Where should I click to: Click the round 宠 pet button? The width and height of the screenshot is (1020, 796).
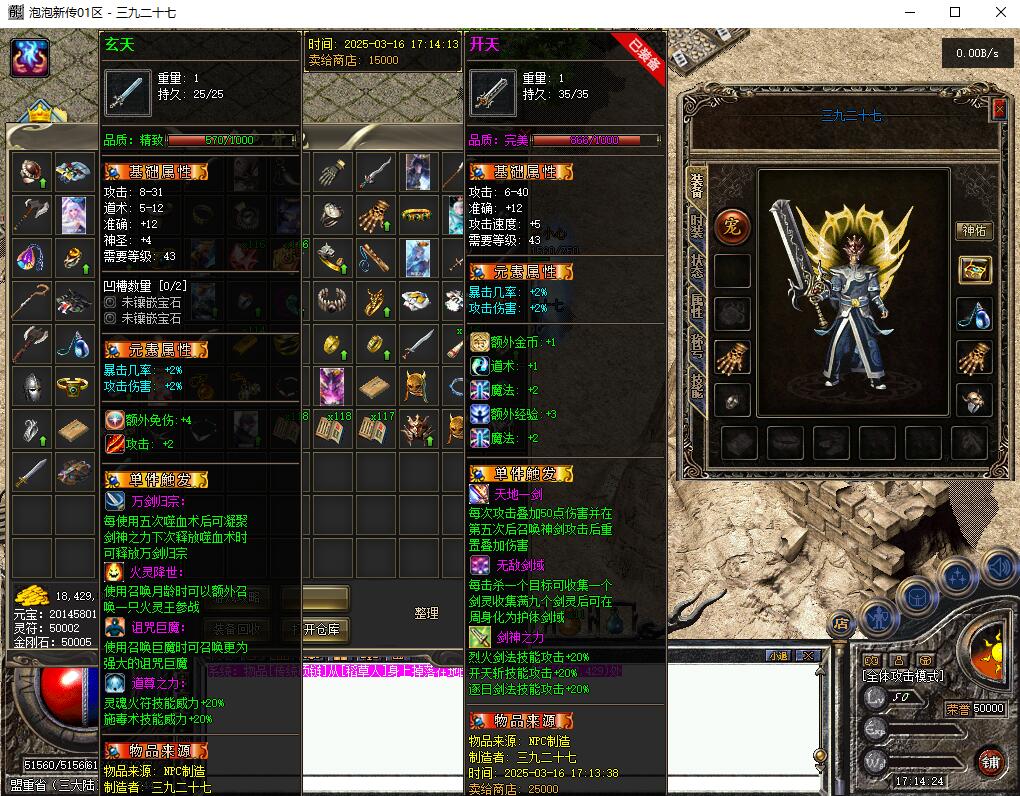point(732,225)
